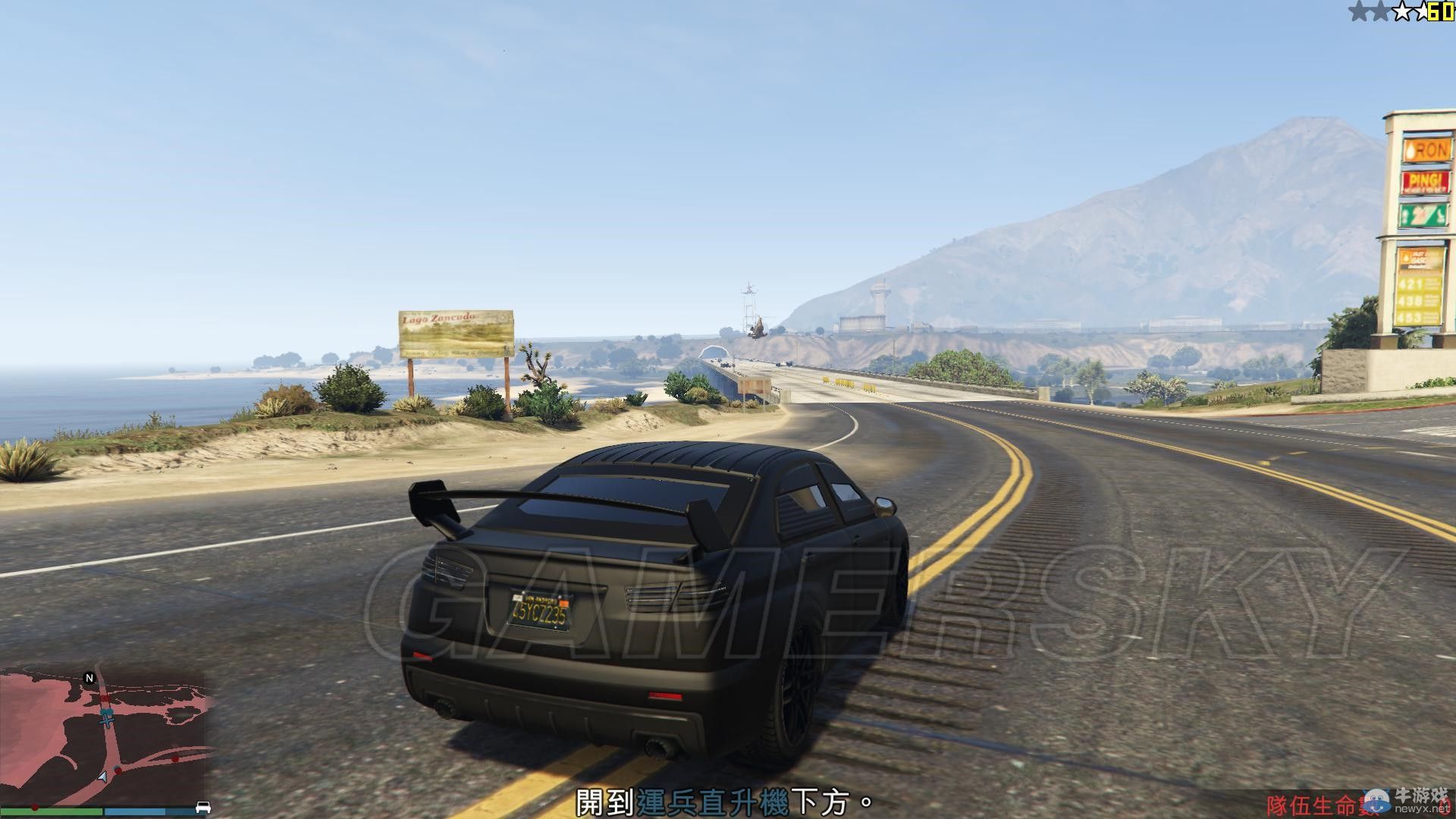Click the fuel droplet icon on the RON sign
Image resolution: width=1456 pixels, height=819 pixels.
(x=1410, y=151)
